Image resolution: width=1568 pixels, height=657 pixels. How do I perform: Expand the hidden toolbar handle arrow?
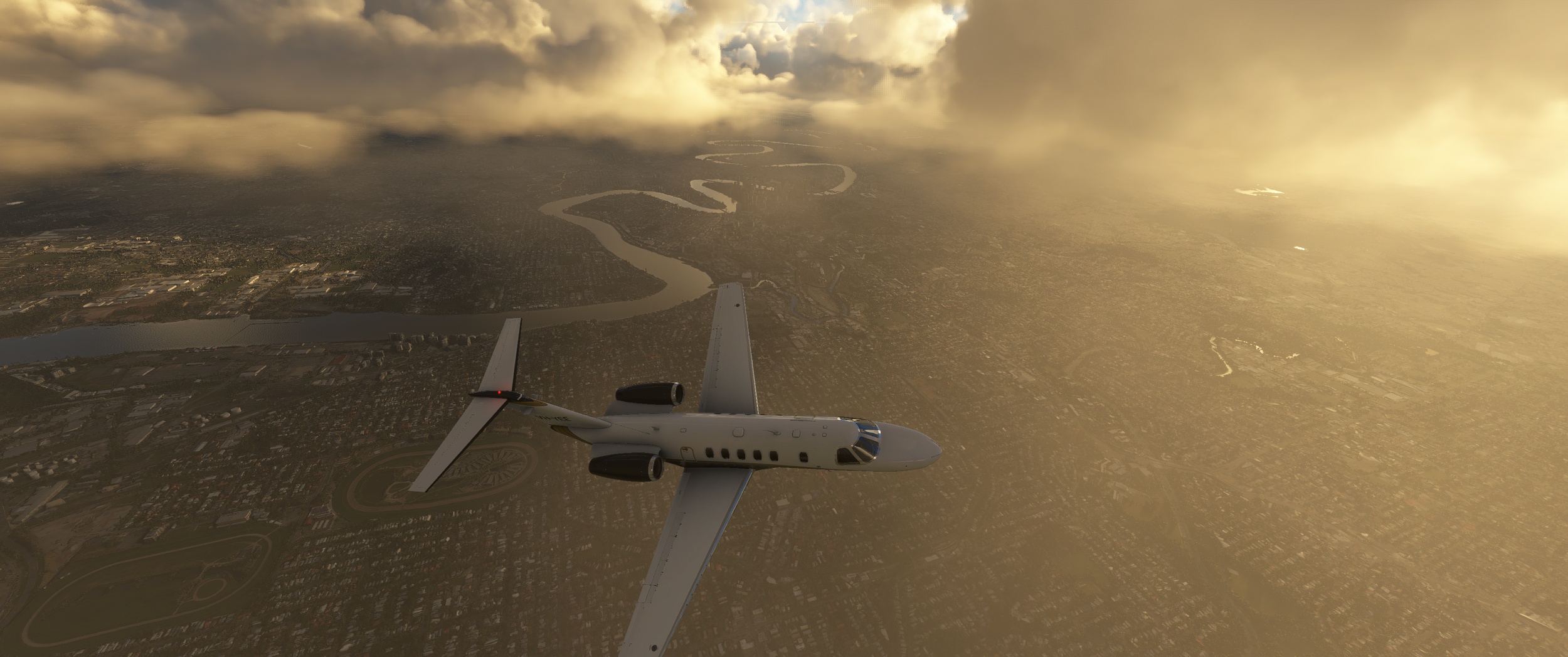(x=783, y=27)
